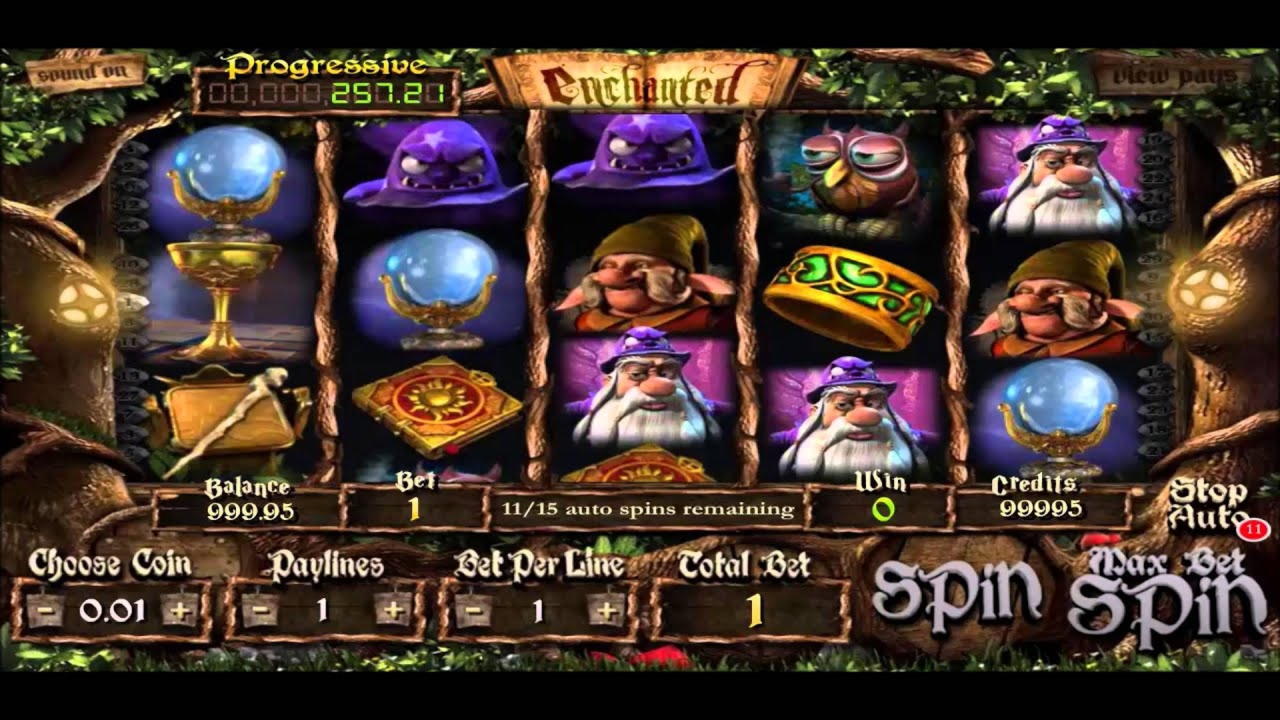Toggle the sound on sign

[x=85, y=71]
